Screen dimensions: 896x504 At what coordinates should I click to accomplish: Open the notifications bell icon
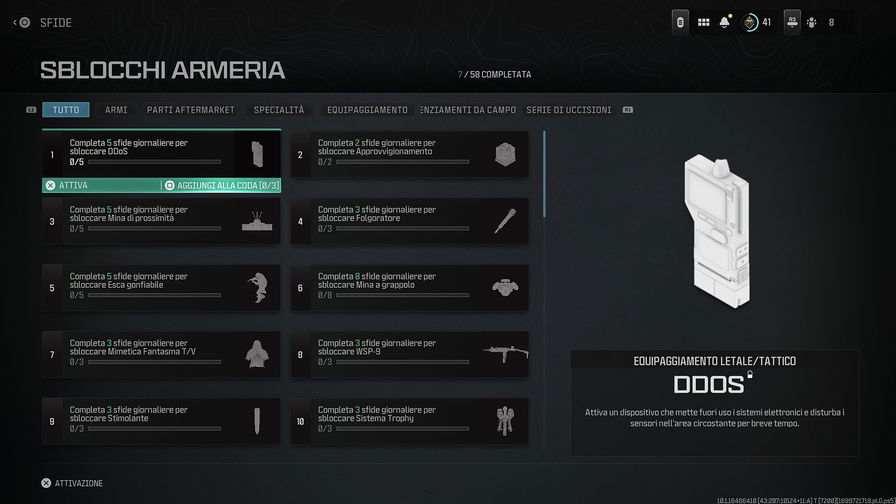tap(725, 22)
